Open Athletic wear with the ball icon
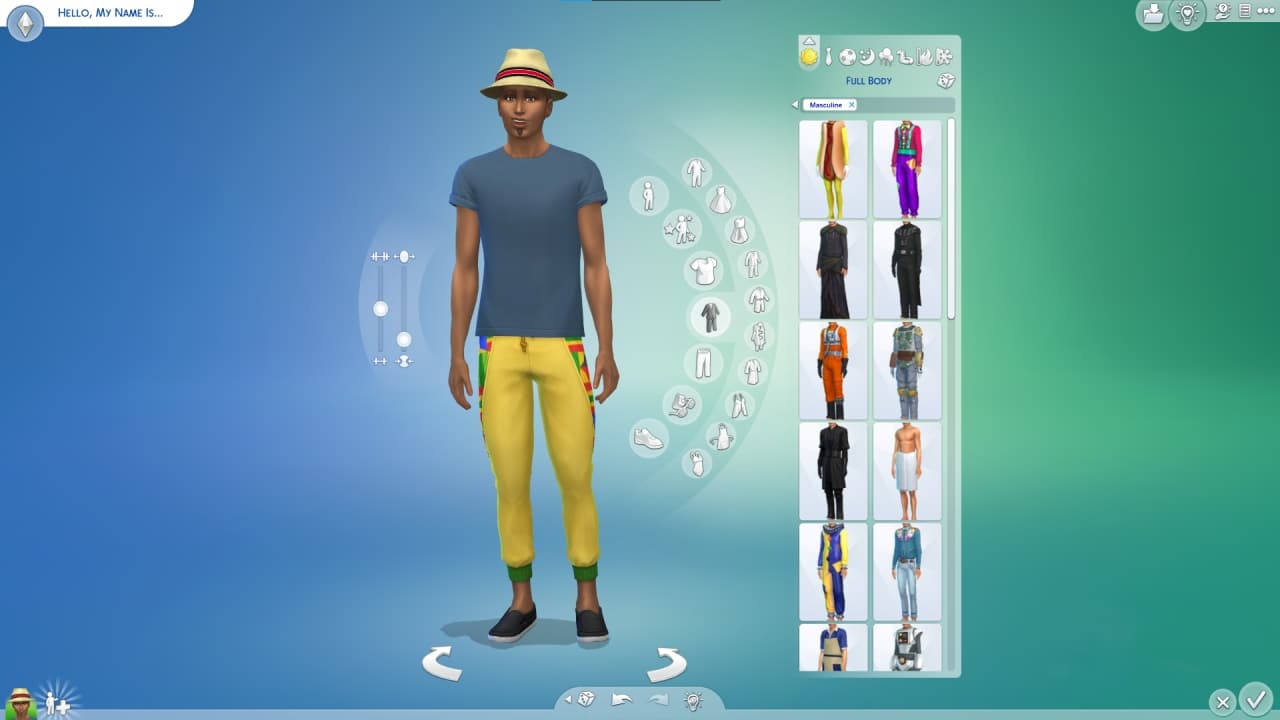Viewport: 1280px width, 720px height. pos(847,57)
